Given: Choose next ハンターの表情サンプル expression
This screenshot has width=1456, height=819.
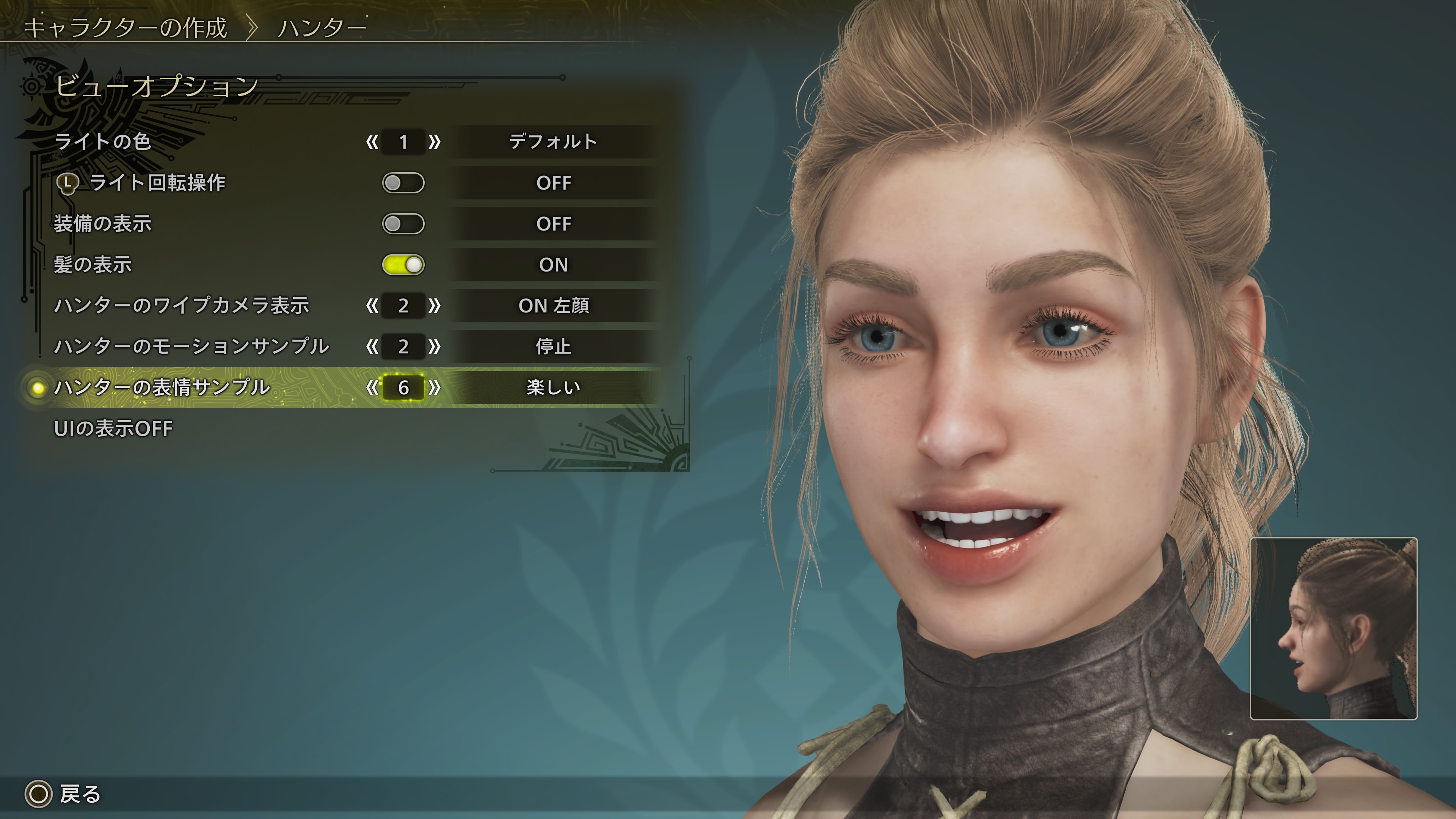Looking at the screenshot, I should [434, 388].
